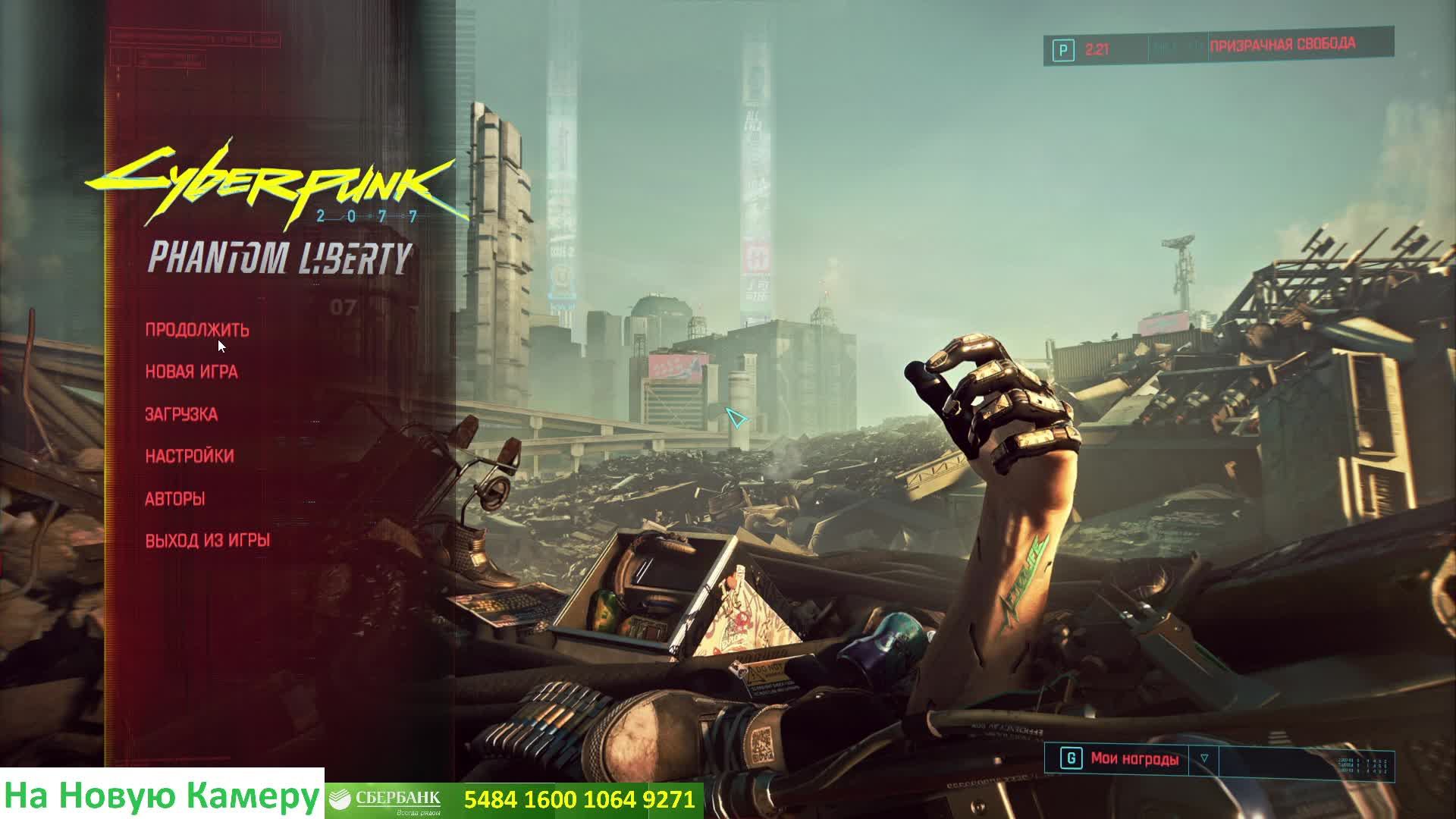
Task: Choose ПРОДОЛЖИТЬ to continue the game
Action: coord(197,330)
